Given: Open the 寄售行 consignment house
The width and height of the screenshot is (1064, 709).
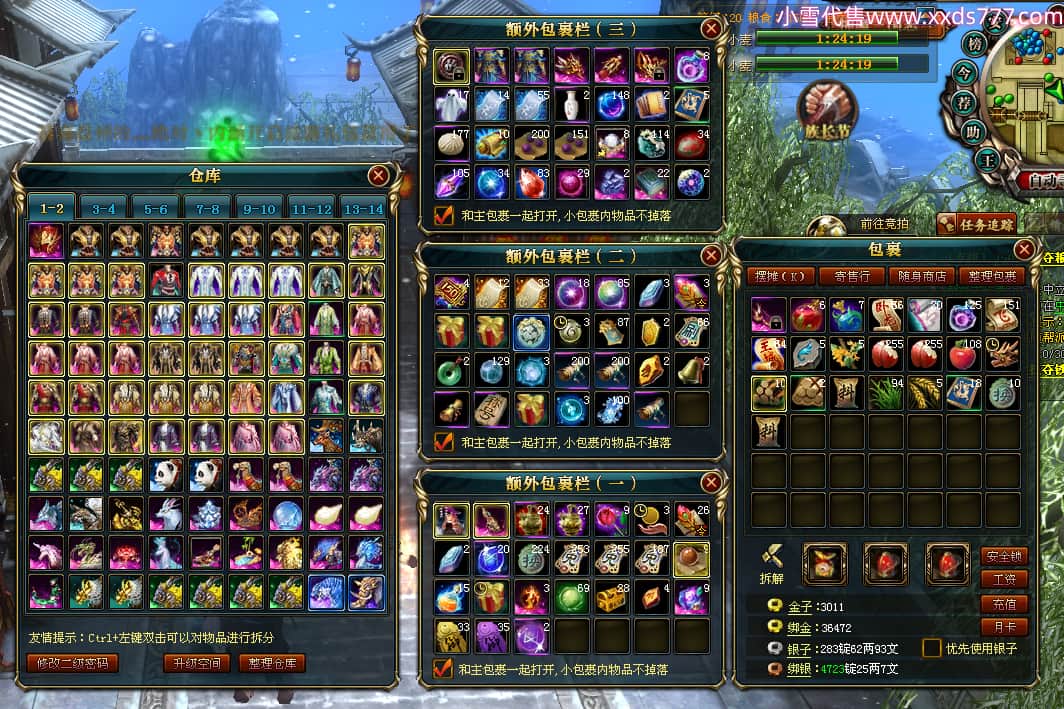Looking at the screenshot, I should (x=851, y=276).
